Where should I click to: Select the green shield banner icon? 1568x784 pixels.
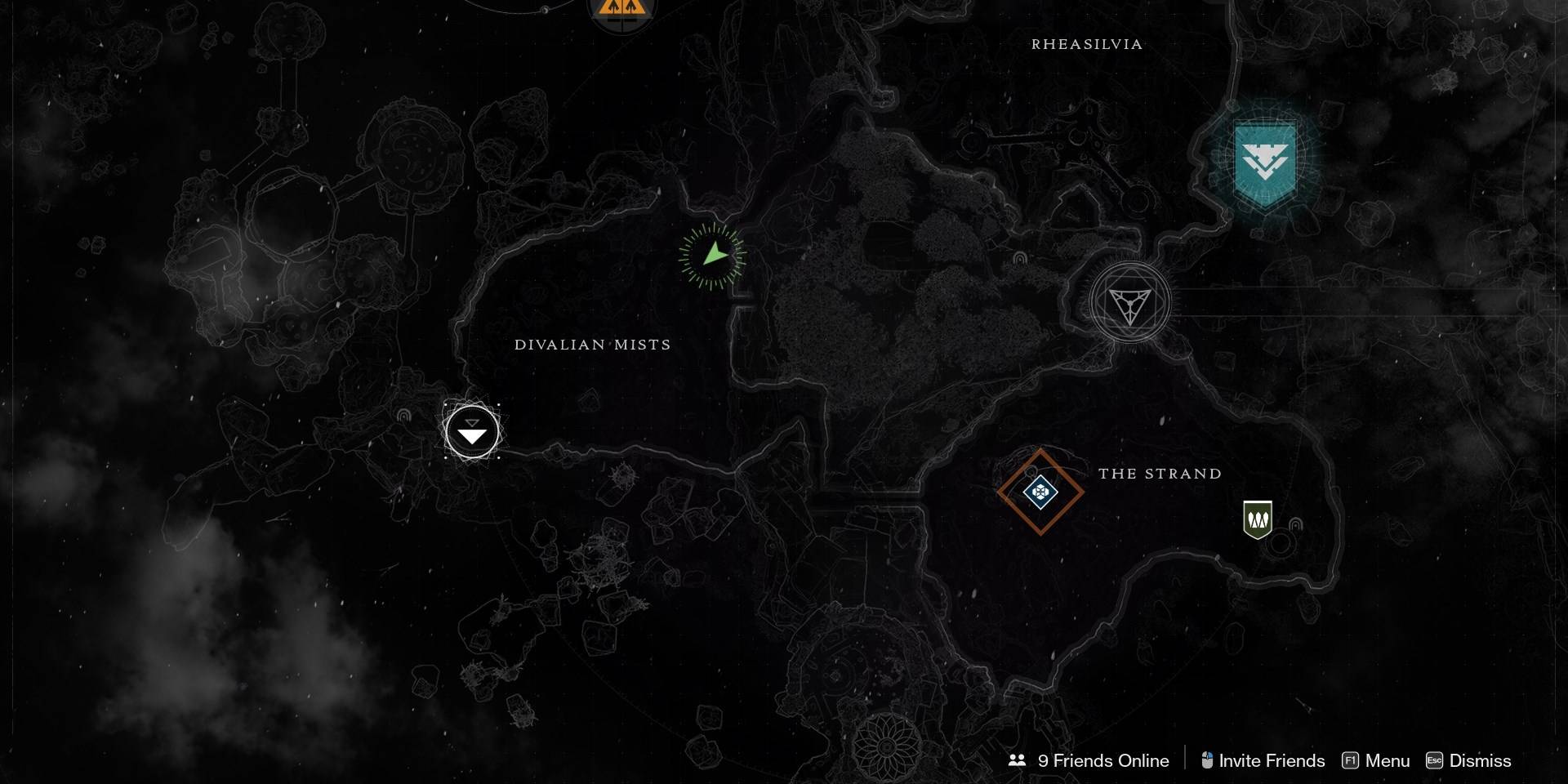click(1258, 519)
